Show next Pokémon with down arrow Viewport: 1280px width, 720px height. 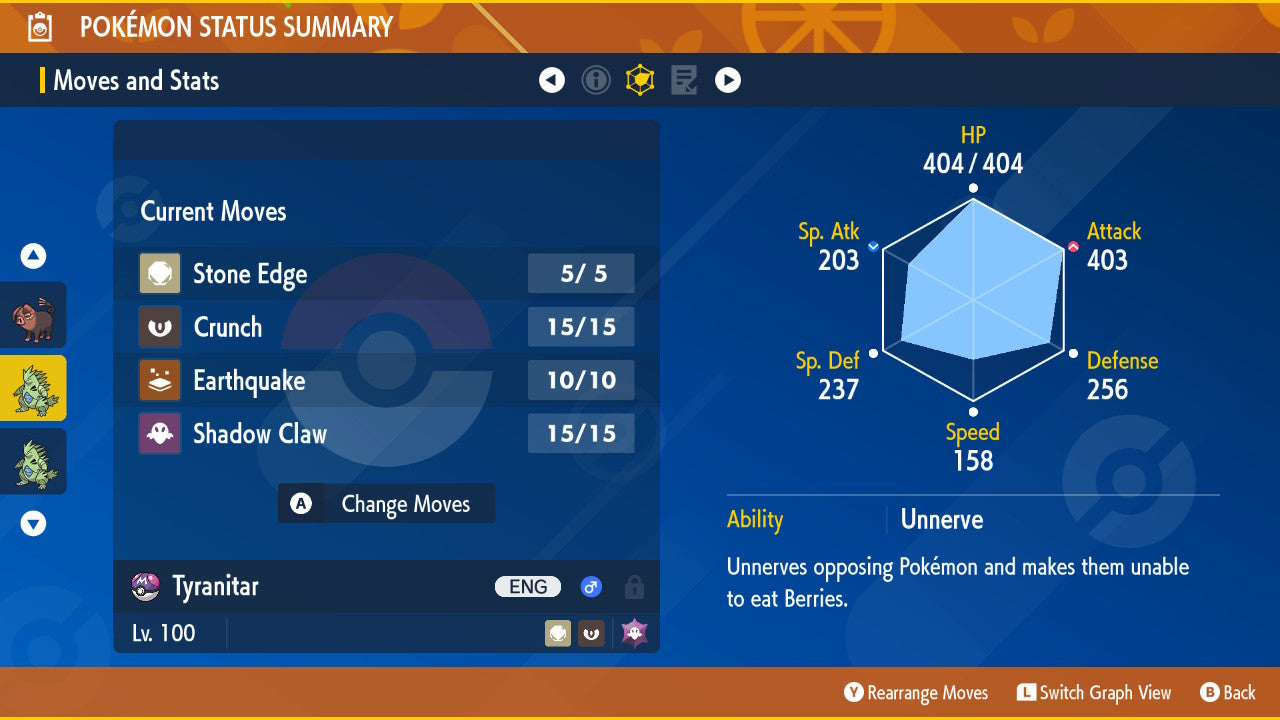(34, 523)
